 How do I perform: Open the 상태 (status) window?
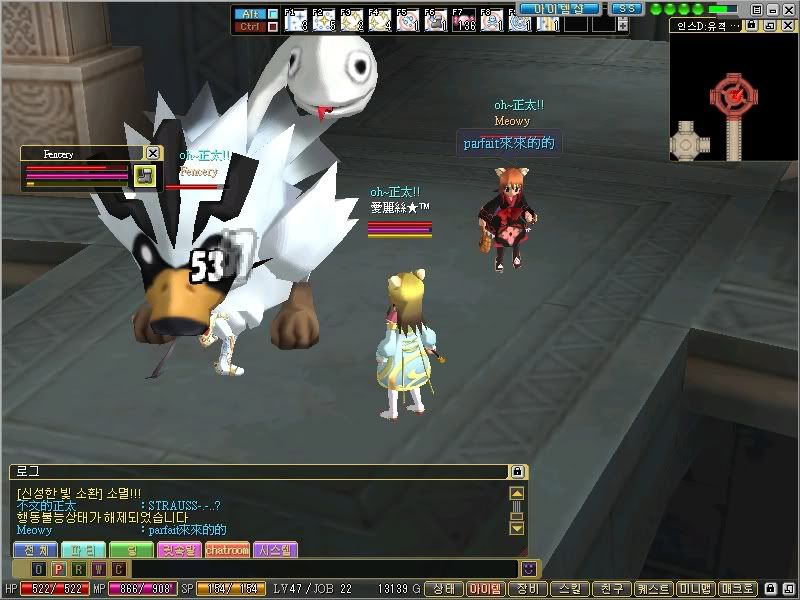click(445, 589)
